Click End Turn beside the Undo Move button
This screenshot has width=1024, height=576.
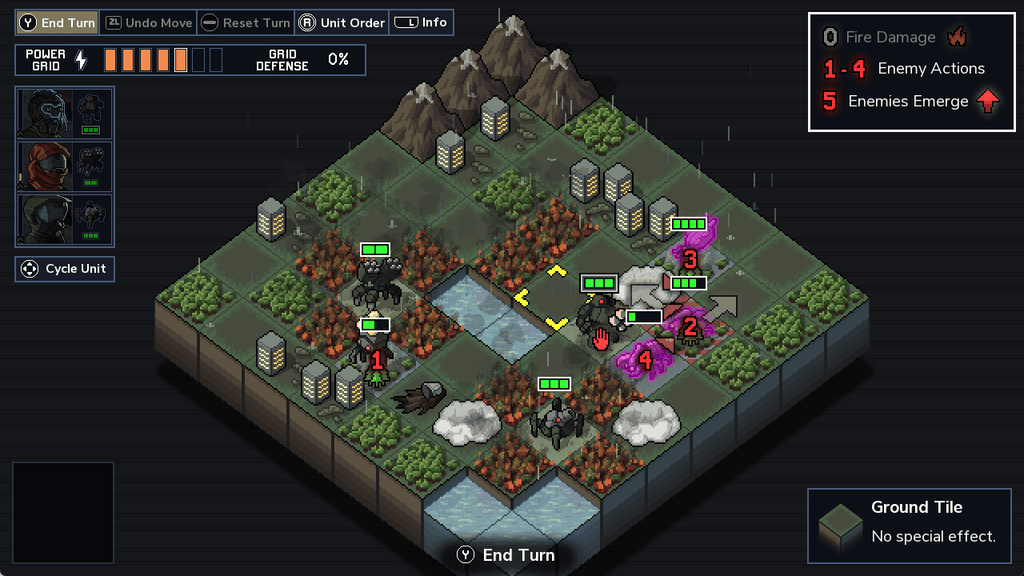pos(58,22)
